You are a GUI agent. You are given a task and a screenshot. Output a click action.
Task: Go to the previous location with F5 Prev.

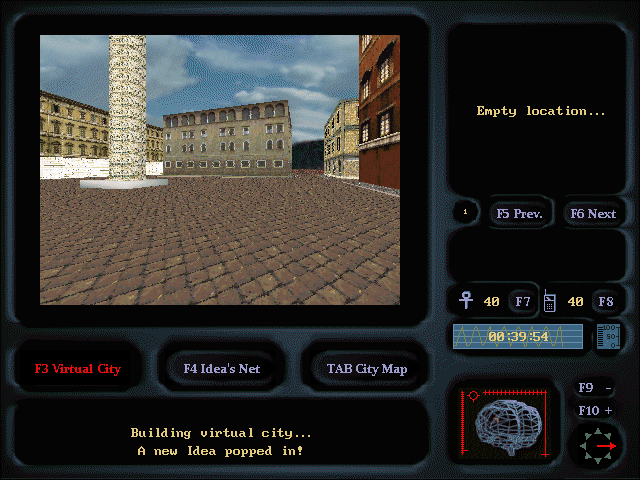point(519,213)
